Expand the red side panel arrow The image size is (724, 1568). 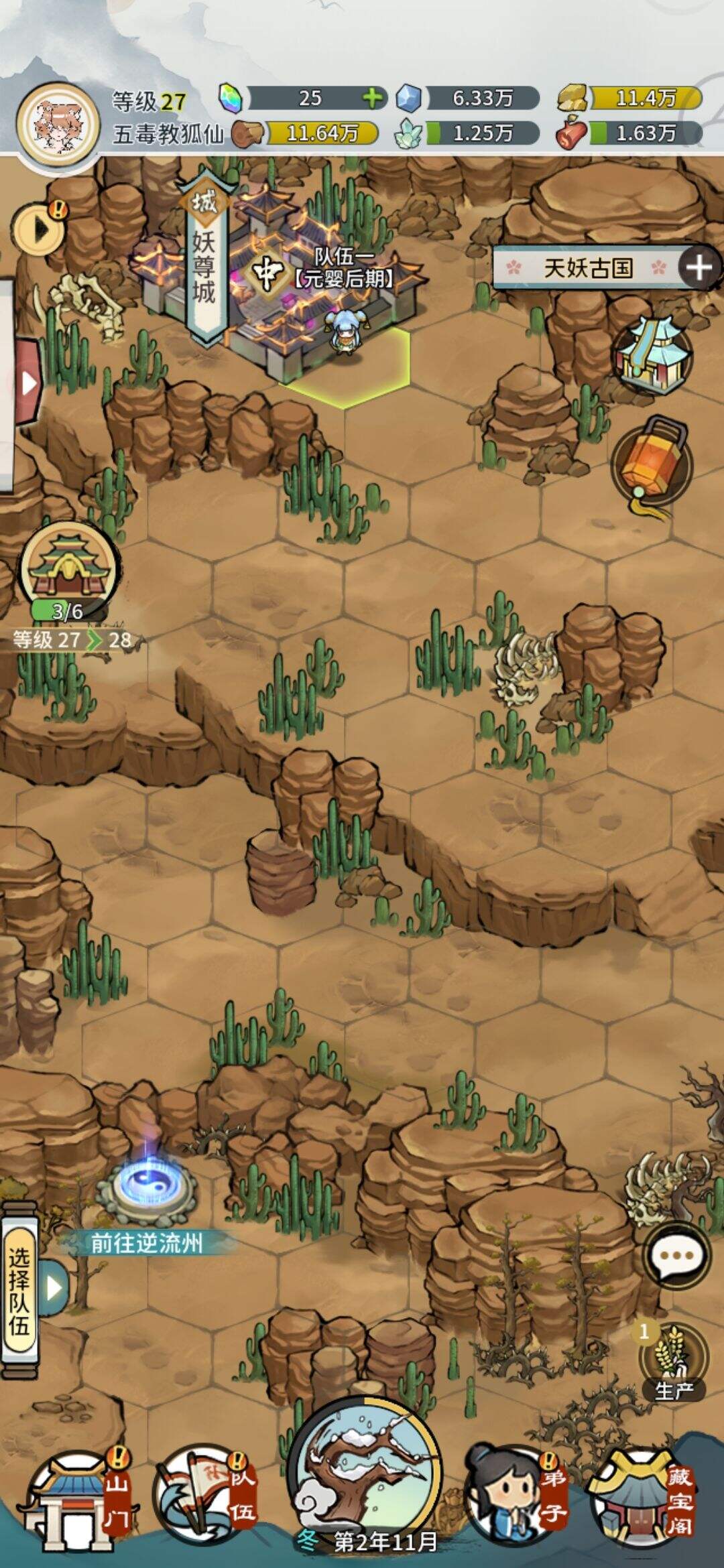pyautogui.click(x=27, y=383)
